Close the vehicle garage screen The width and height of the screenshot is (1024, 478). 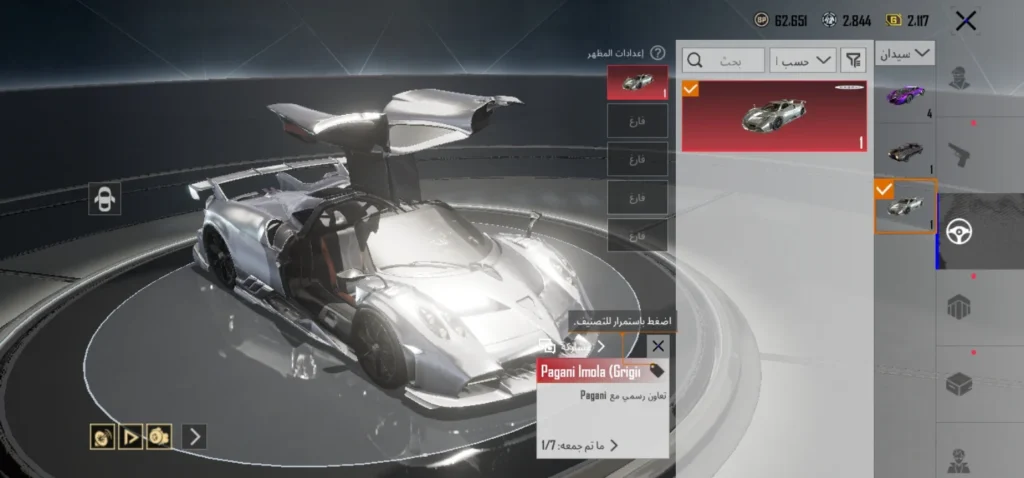coord(965,21)
